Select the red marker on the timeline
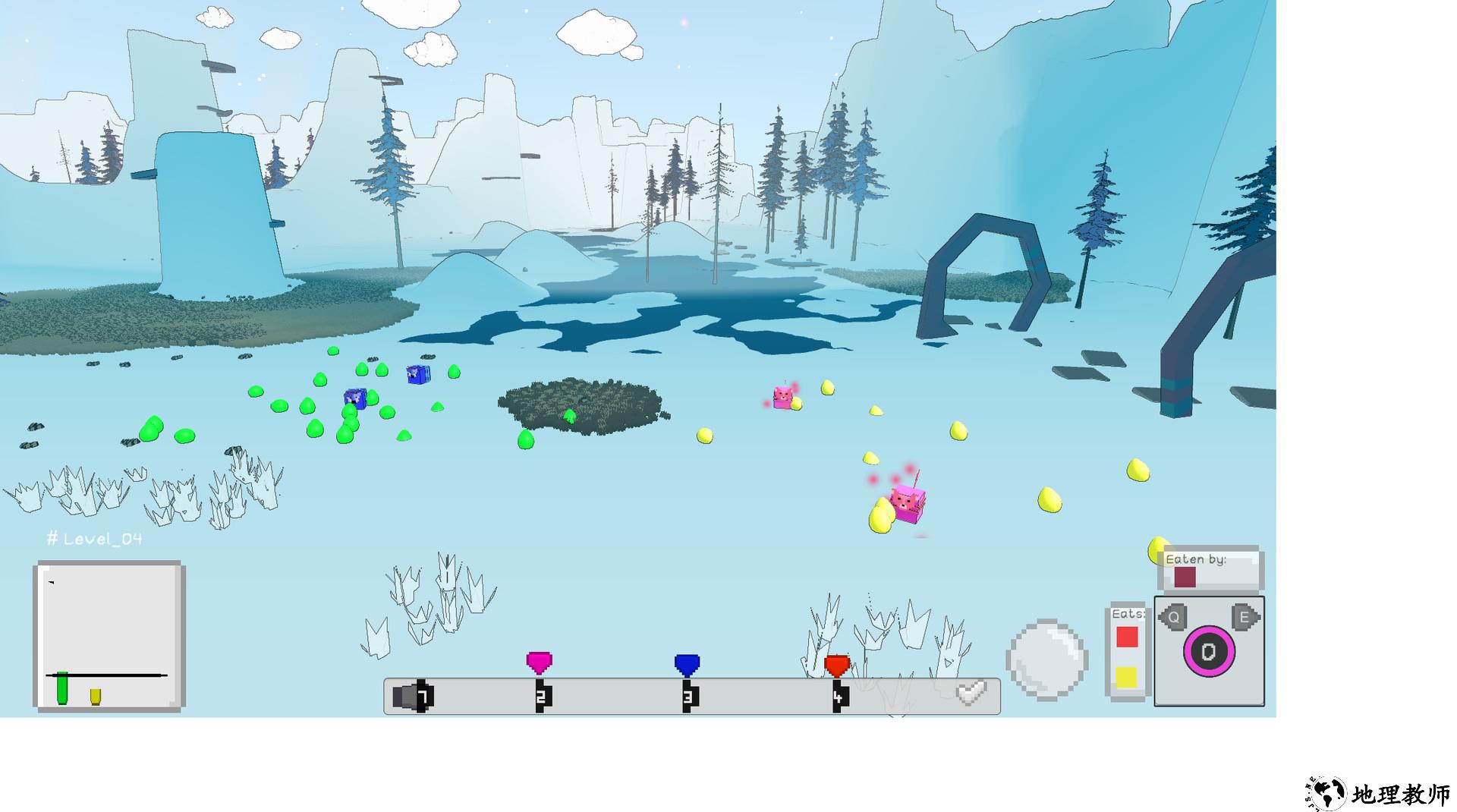This screenshot has height=812, width=1457. [x=836, y=666]
